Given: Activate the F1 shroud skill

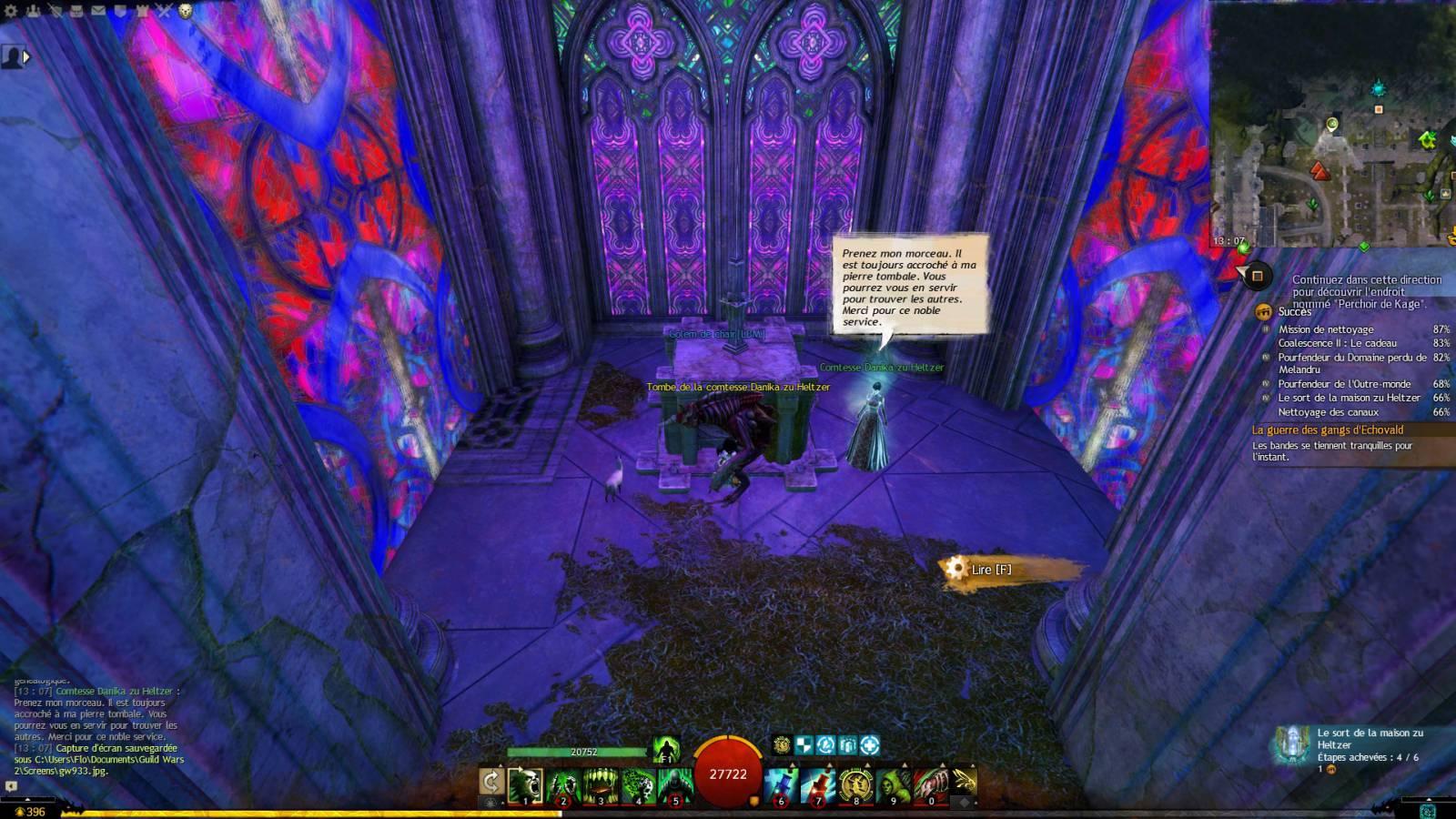Looking at the screenshot, I should (666, 749).
